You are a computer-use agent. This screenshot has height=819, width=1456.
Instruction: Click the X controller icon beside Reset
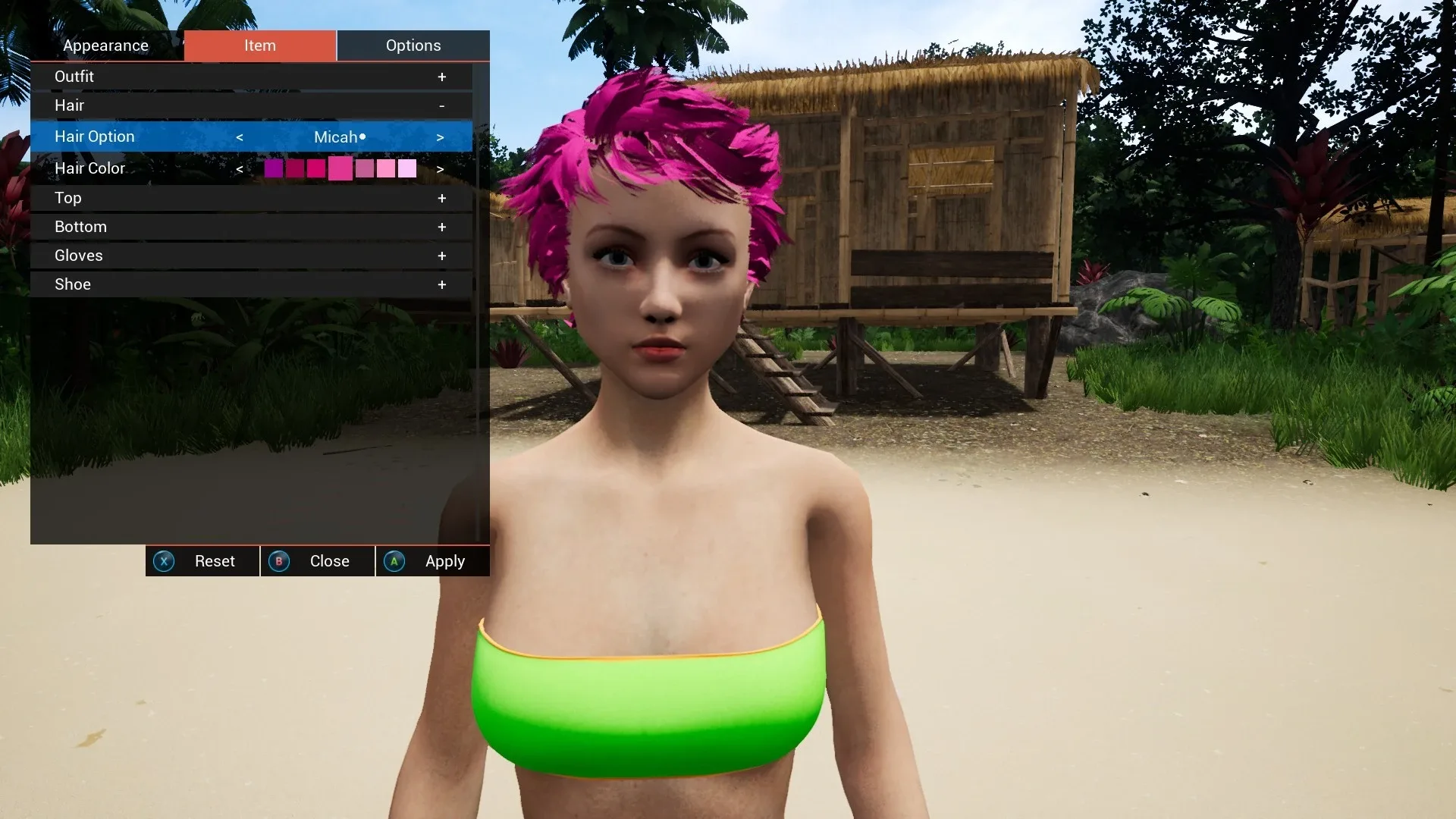(165, 561)
